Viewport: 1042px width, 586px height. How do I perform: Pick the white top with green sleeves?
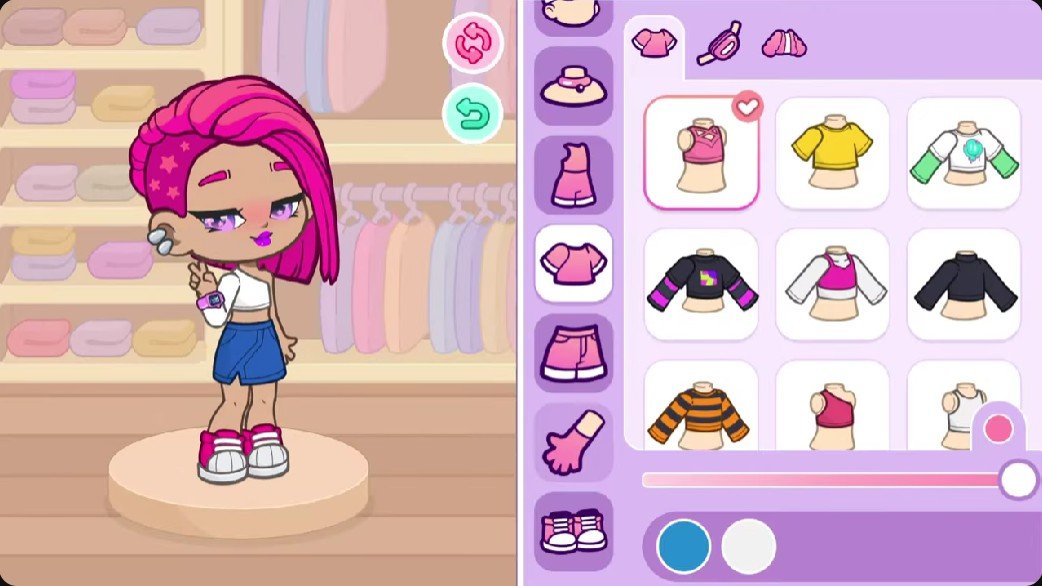tap(964, 152)
